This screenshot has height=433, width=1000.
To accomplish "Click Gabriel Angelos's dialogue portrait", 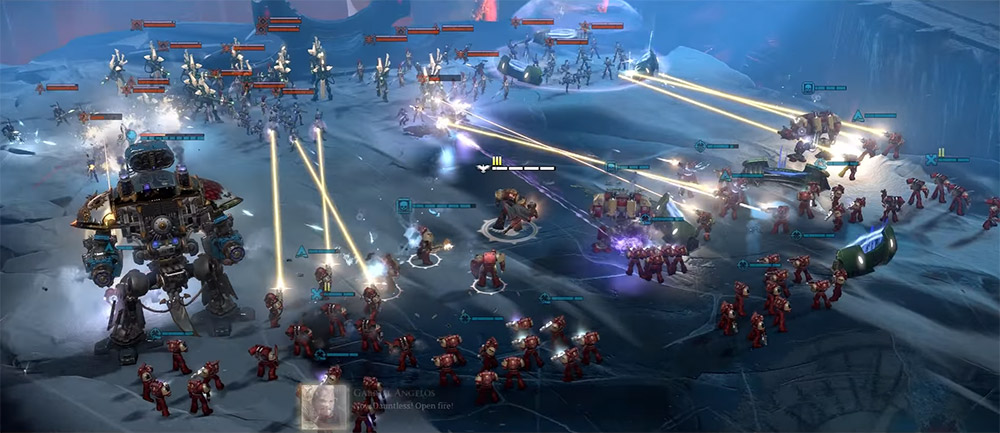I will [320, 407].
